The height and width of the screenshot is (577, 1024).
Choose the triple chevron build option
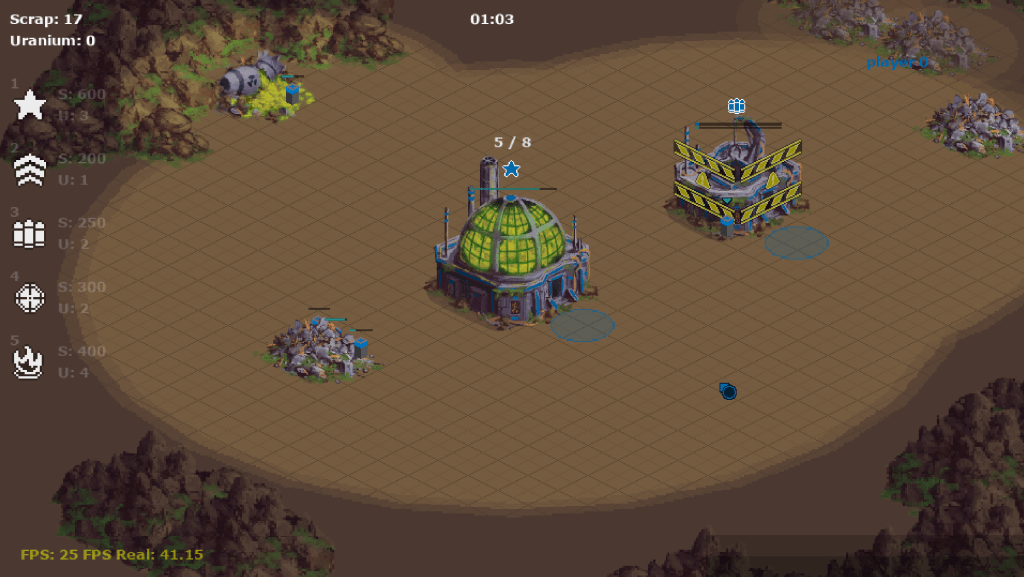click(30, 170)
